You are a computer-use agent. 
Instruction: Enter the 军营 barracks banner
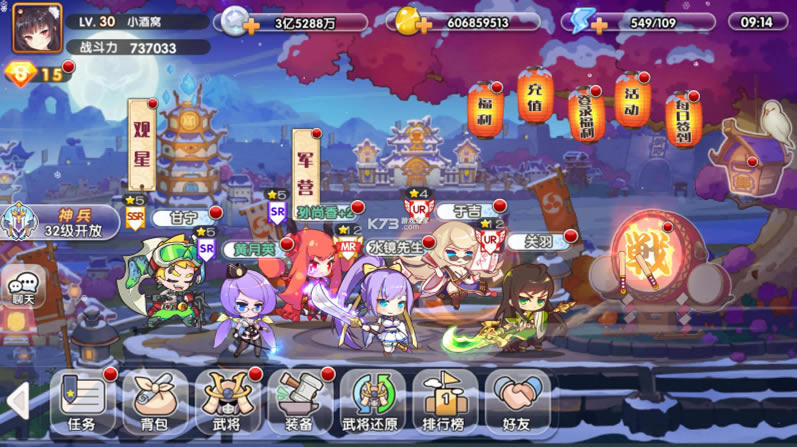[306, 169]
